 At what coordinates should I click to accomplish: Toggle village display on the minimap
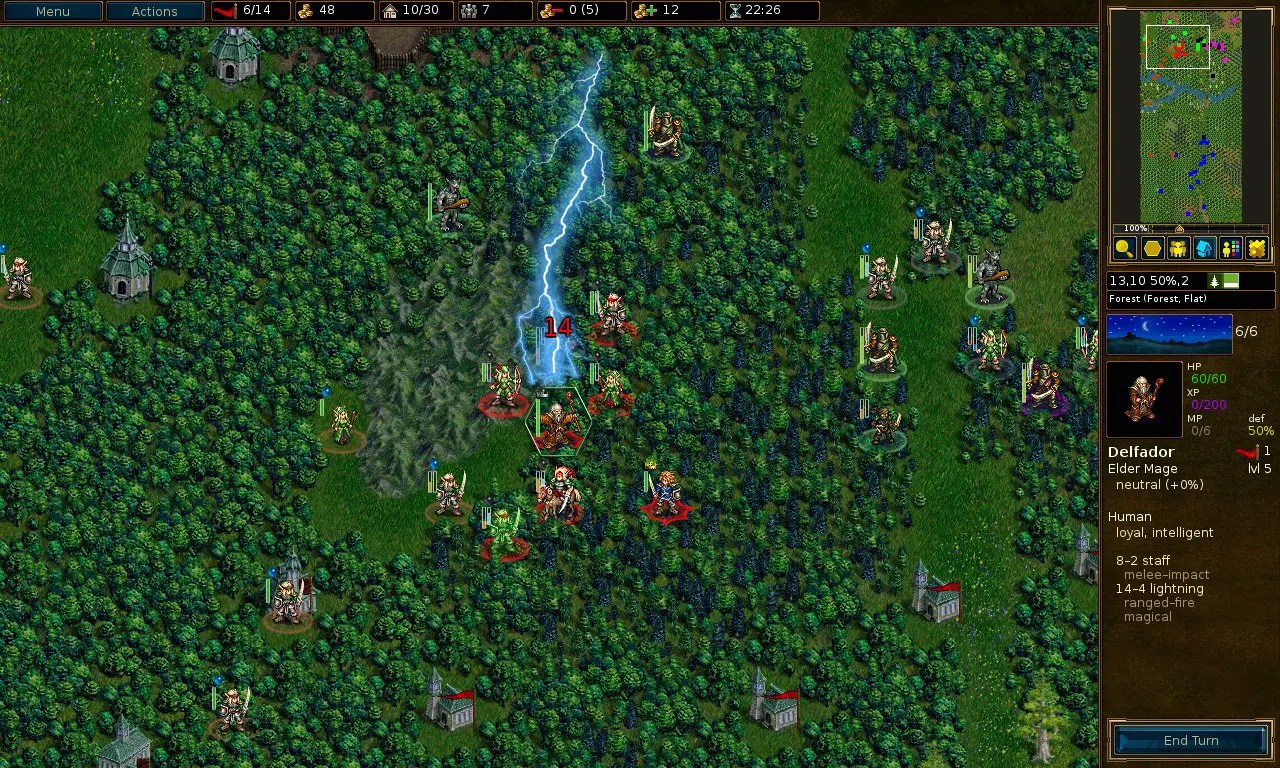[1205, 249]
